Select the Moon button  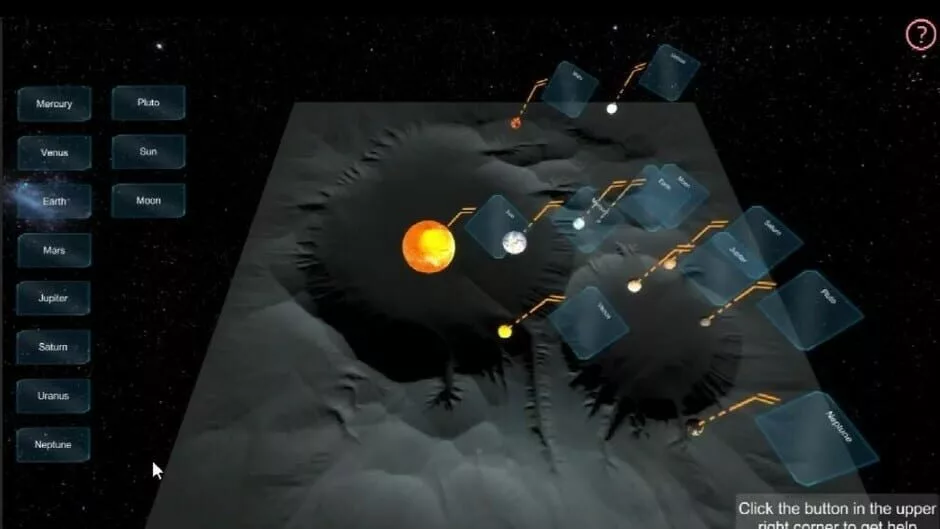[148, 201]
